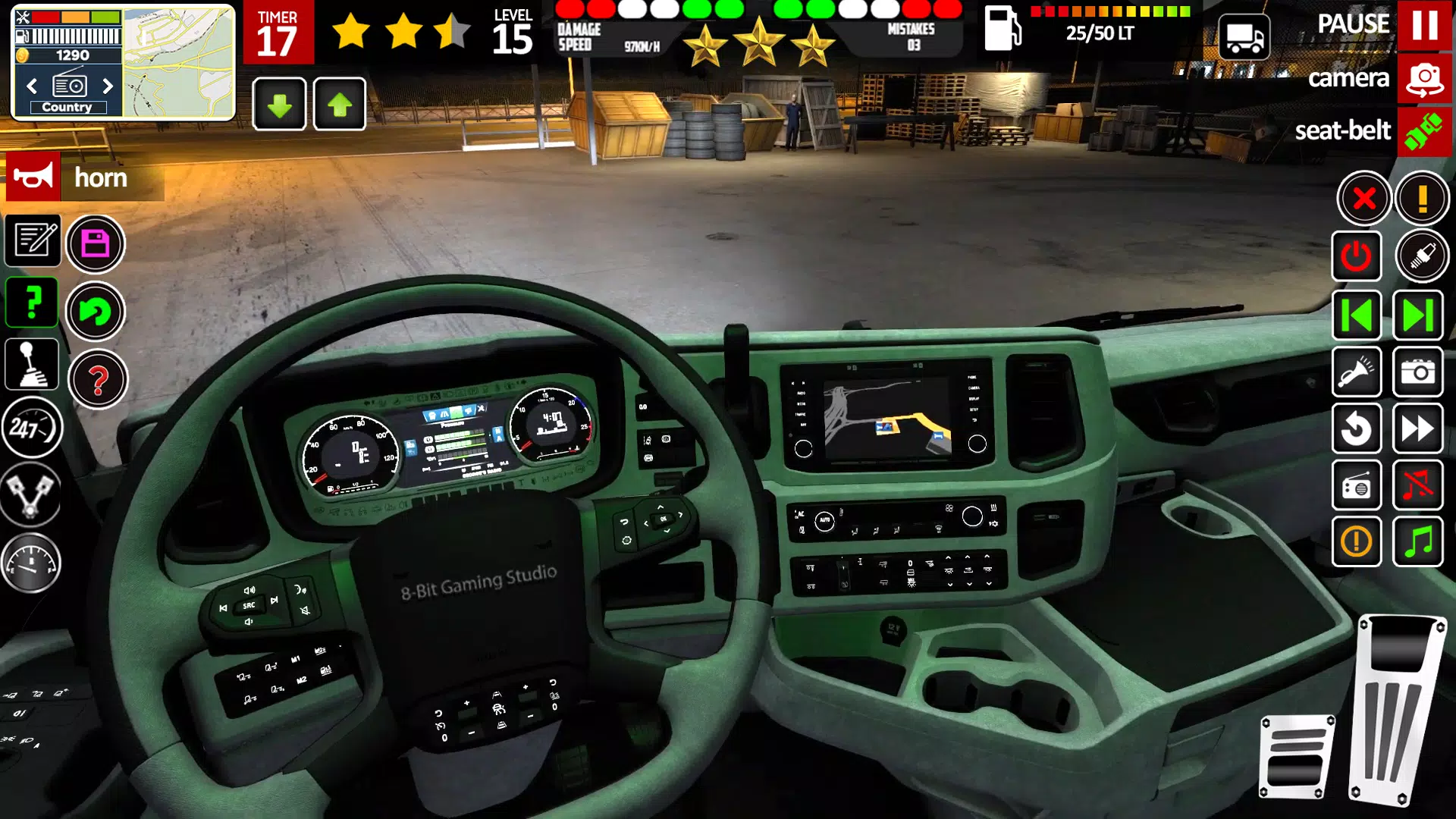Mute music with the crossed-note toggle
The image size is (1456, 819).
(x=1419, y=486)
